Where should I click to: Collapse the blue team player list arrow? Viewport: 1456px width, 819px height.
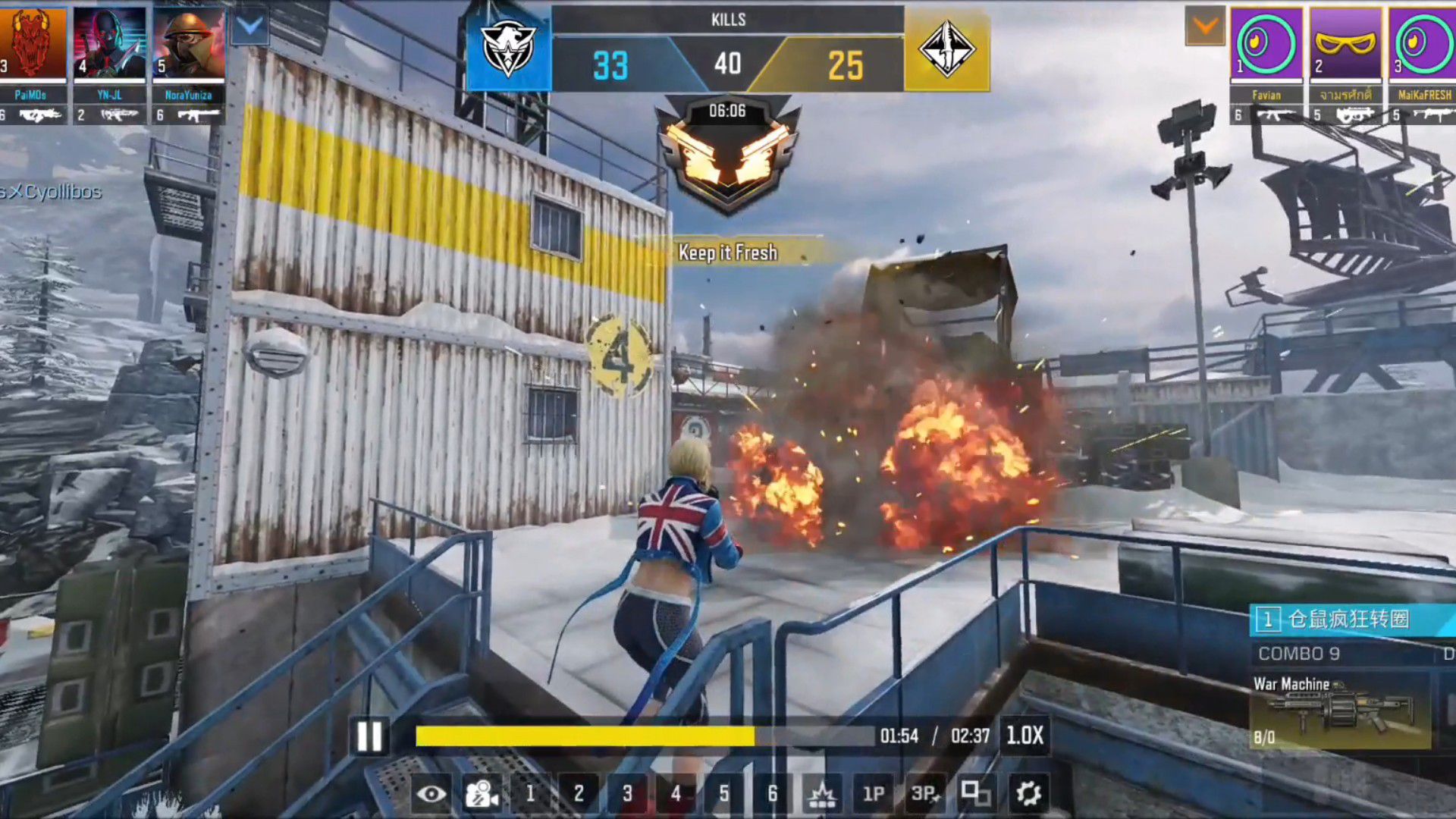tap(249, 27)
